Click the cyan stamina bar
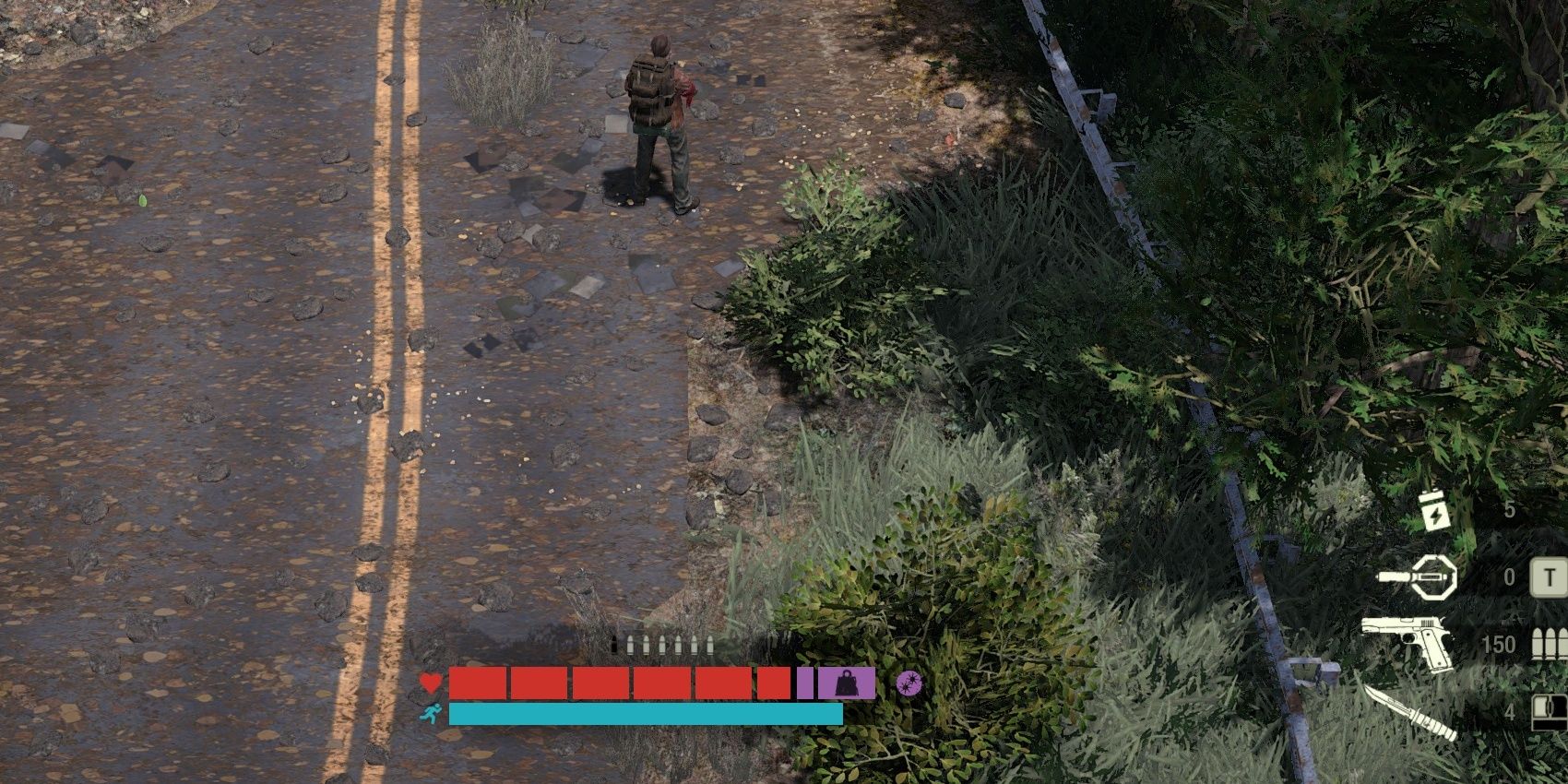The image size is (1568, 784). point(646,715)
